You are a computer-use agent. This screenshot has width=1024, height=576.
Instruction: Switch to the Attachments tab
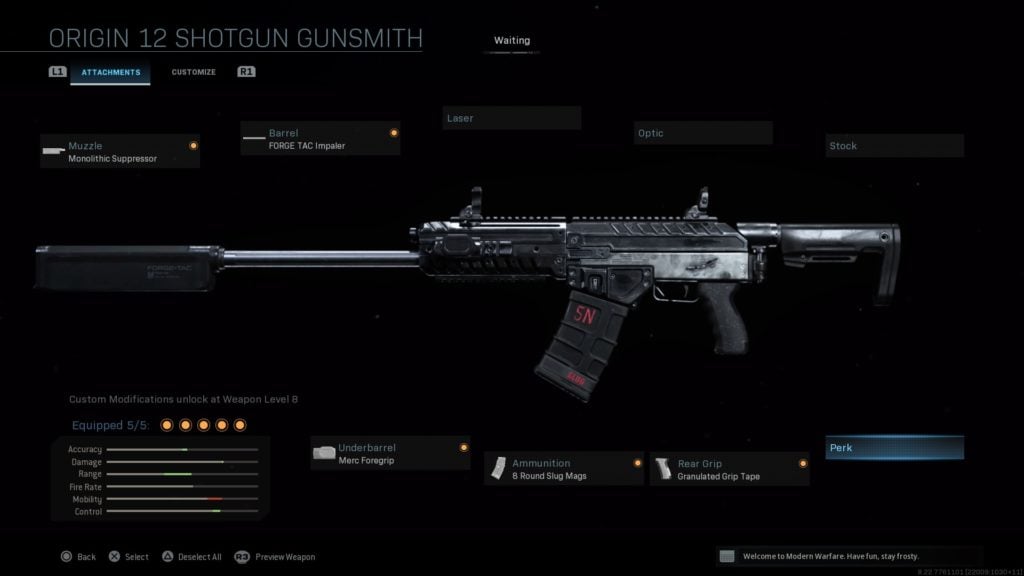click(x=110, y=72)
